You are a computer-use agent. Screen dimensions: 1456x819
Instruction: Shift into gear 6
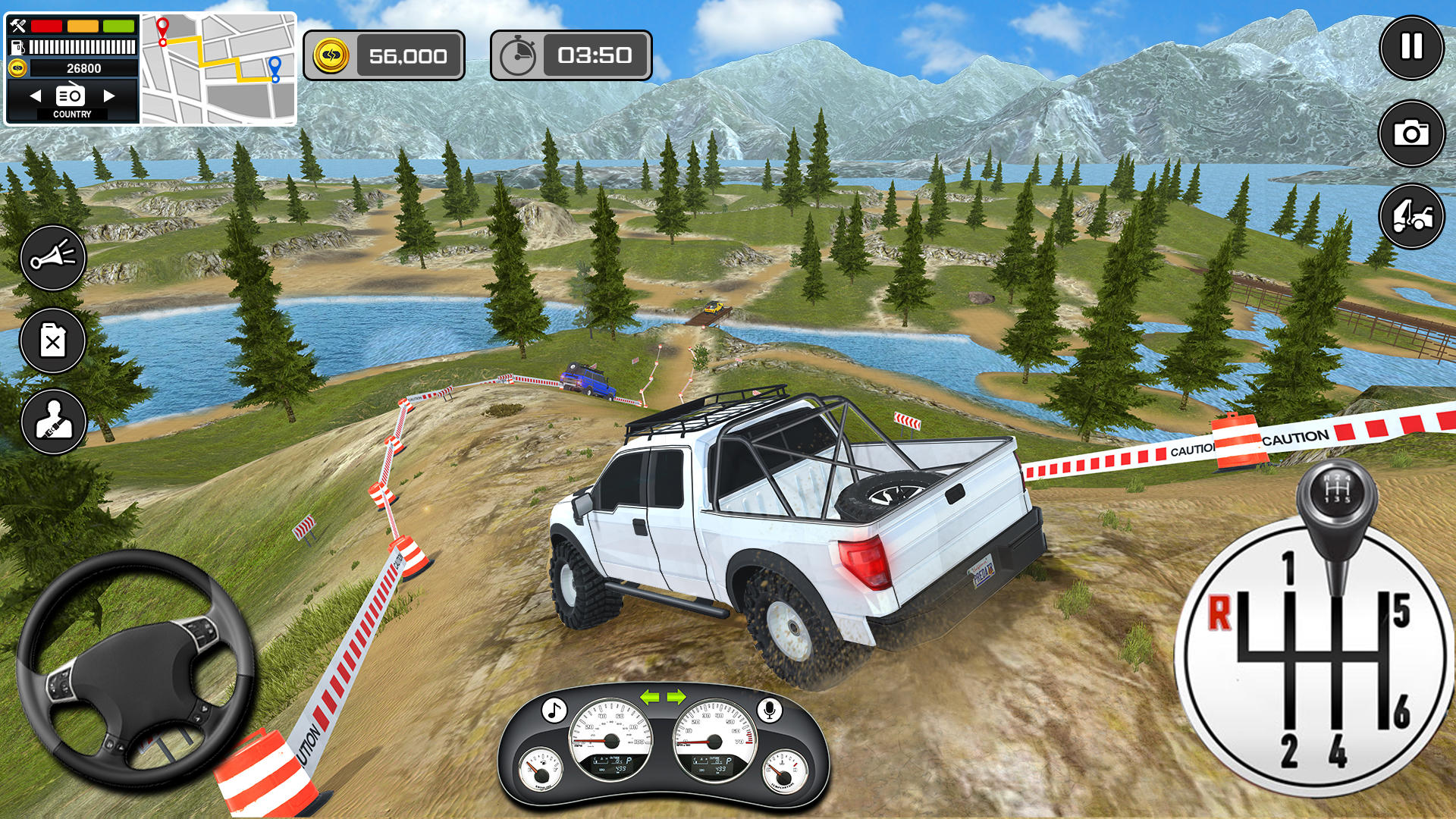(x=1401, y=711)
